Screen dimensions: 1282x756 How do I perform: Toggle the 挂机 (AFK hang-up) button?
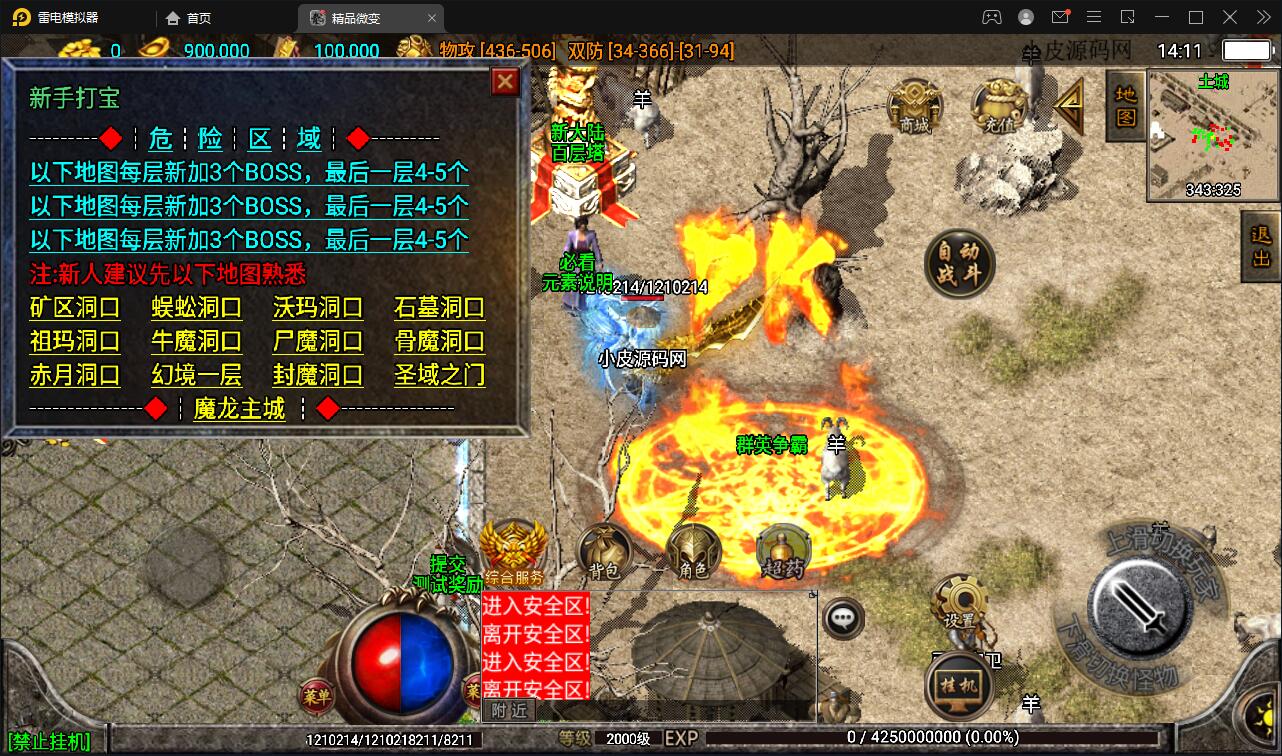point(958,688)
